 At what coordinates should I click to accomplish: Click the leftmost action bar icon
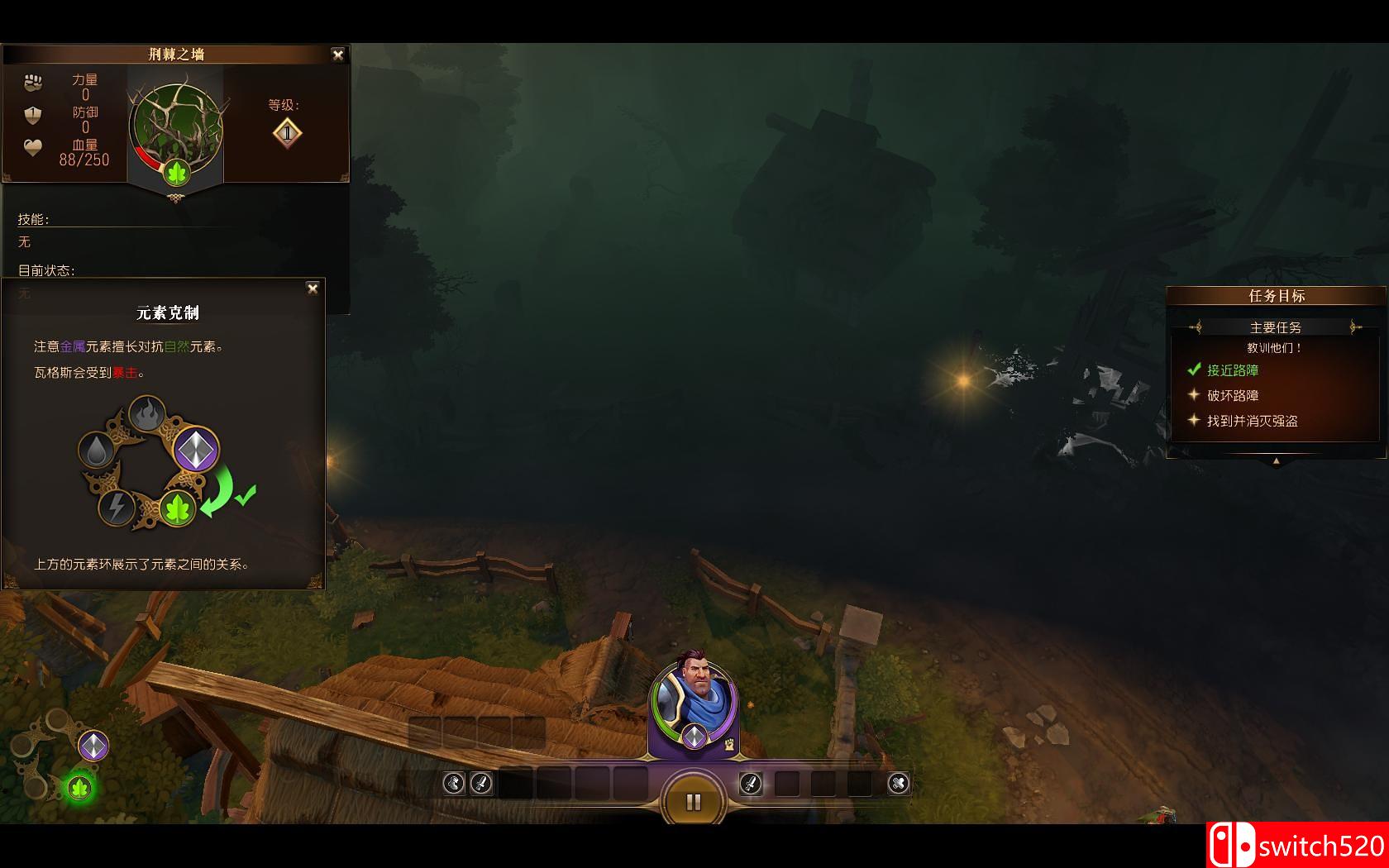453,782
